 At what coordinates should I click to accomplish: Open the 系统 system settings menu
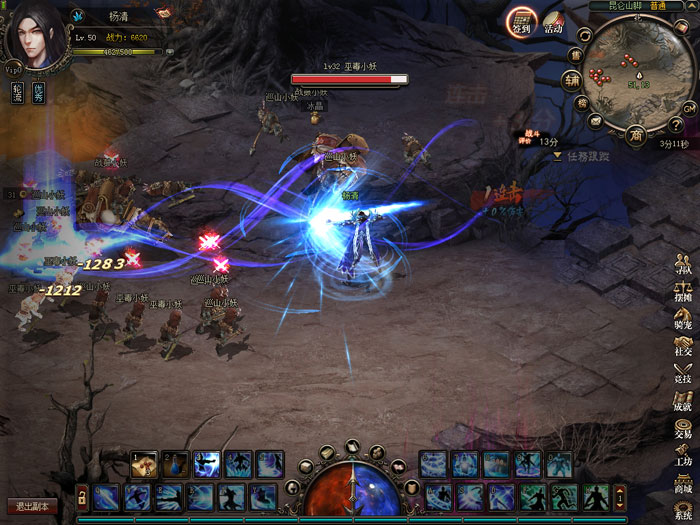683,511
